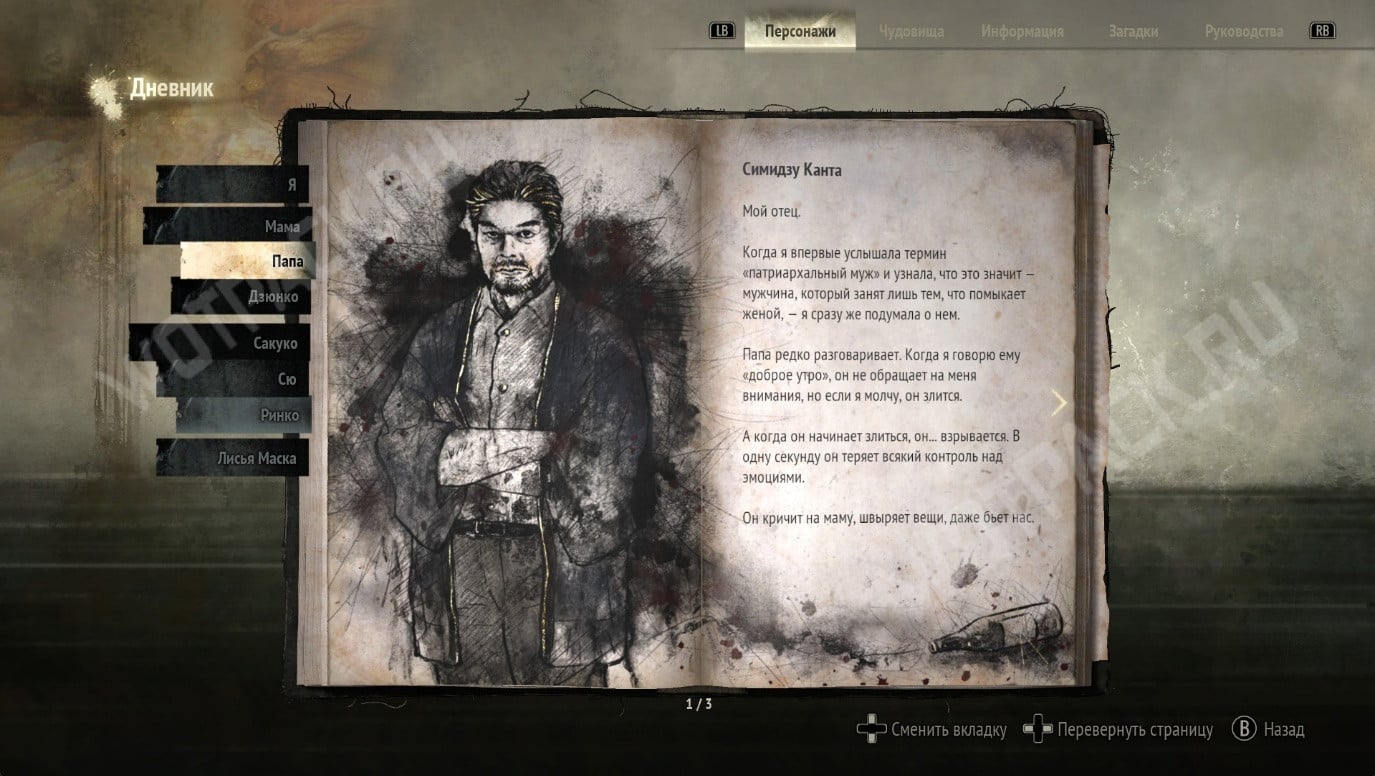Viewport: 1375px width, 776px height.
Task: Go back with the Назад button
Action: [1268, 730]
